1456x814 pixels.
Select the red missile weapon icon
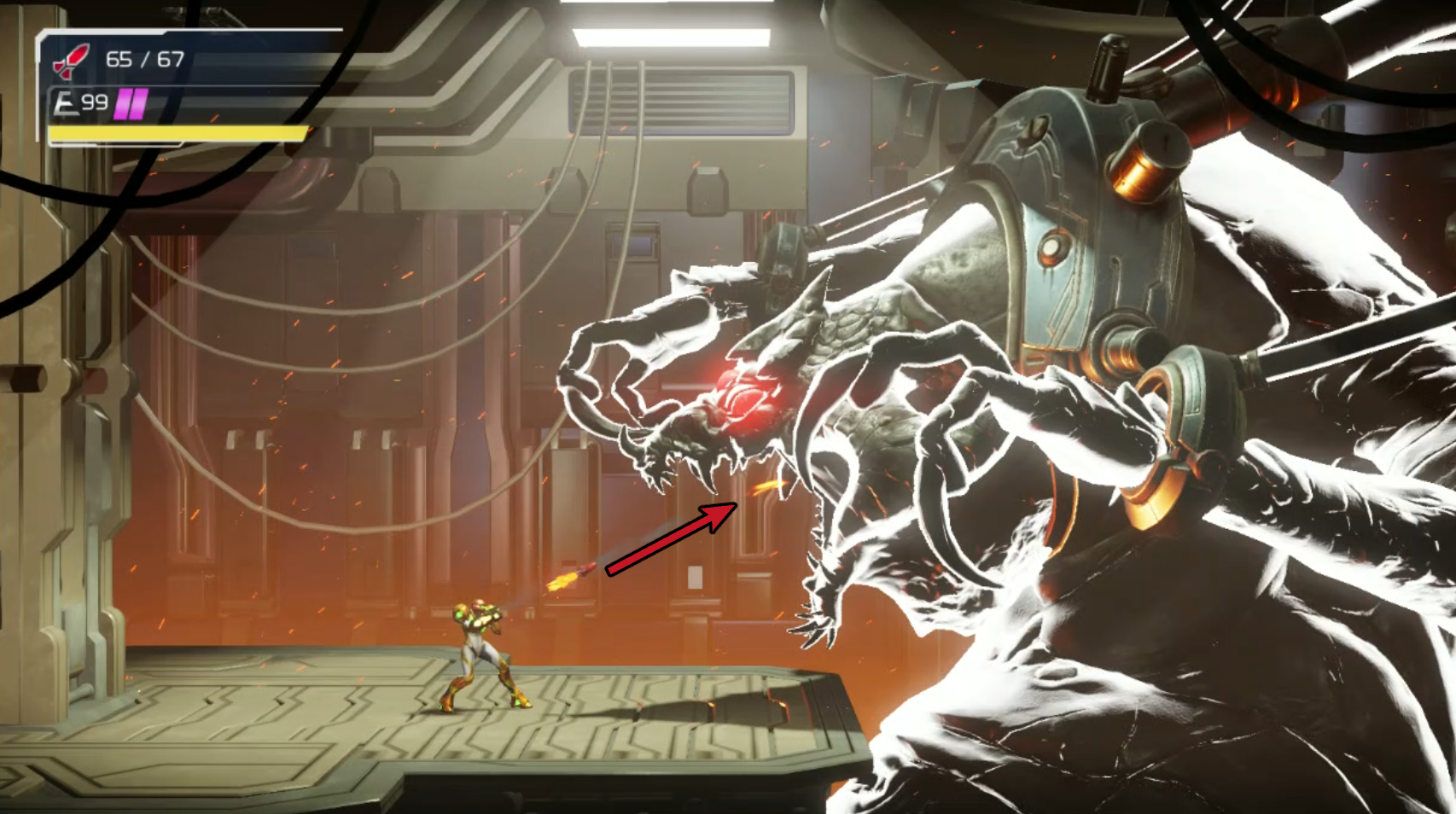tap(71, 61)
